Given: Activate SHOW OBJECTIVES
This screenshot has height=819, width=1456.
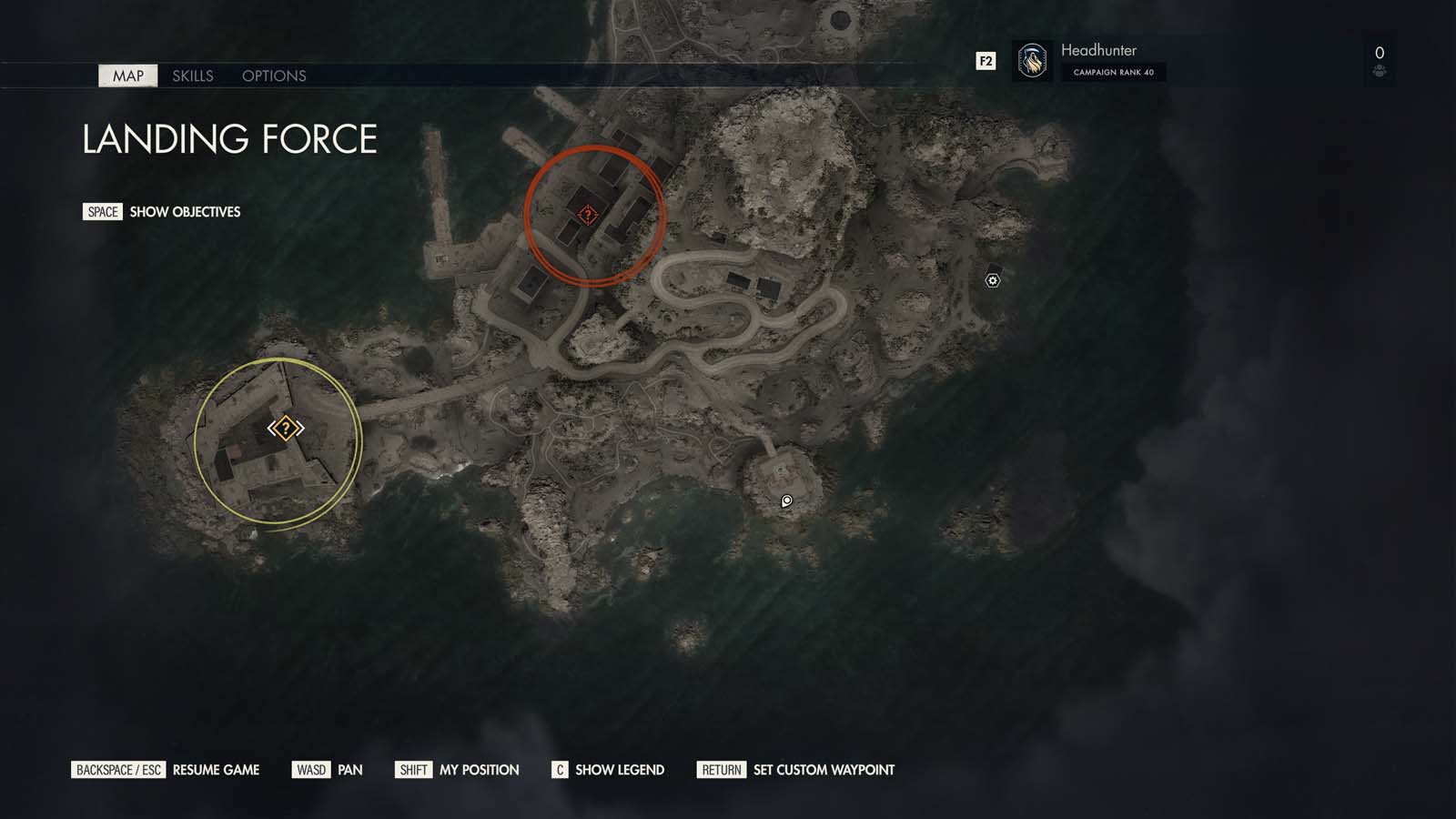Looking at the screenshot, I should 185,212.
